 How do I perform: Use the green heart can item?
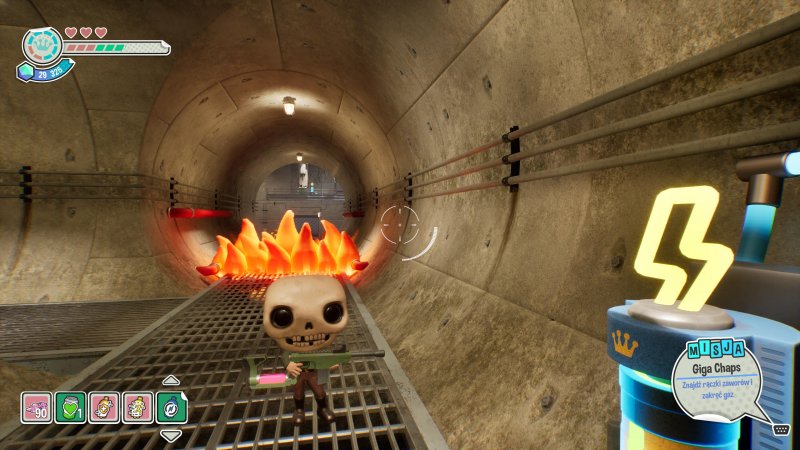pyautogui.click(x=70, y=407)
